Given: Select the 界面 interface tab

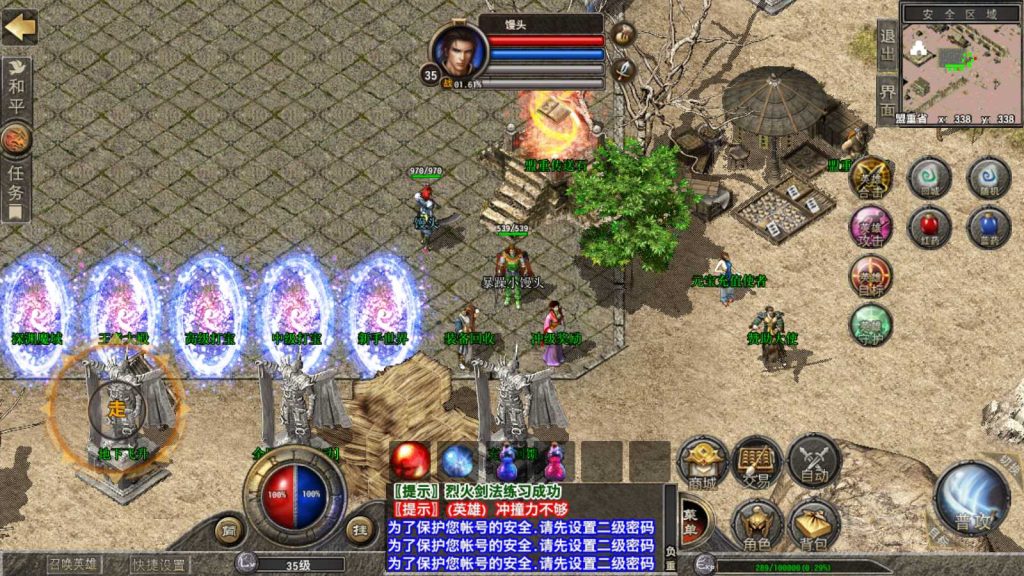Looking at the screenshot, I should pyautogui.click(x=887, y=99).
